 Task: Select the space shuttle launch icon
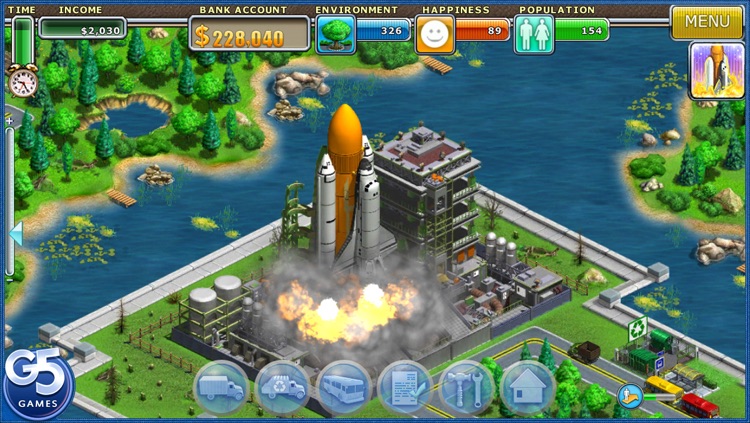point(717,71)
